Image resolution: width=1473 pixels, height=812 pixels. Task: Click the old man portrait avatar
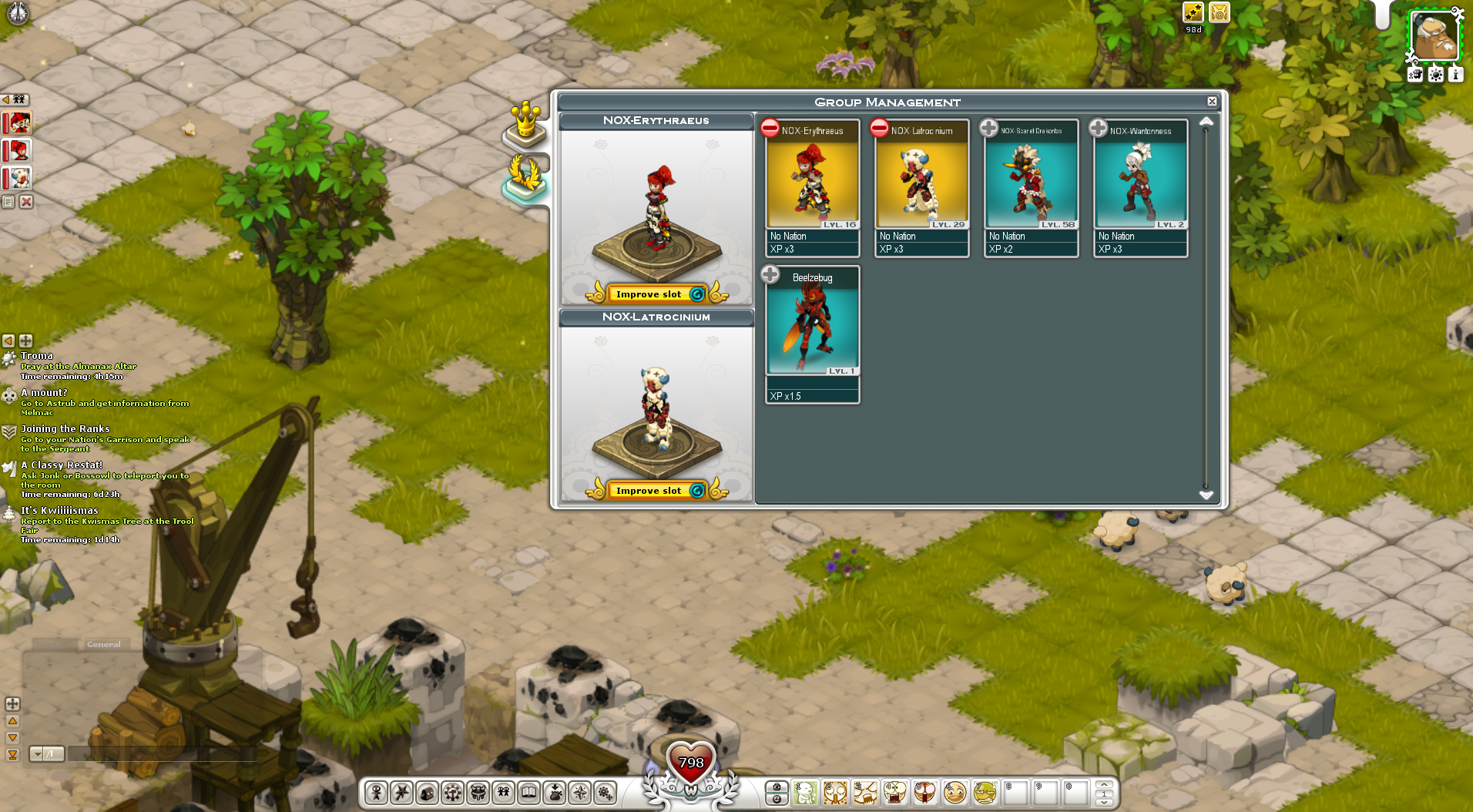click(1434, 36)
